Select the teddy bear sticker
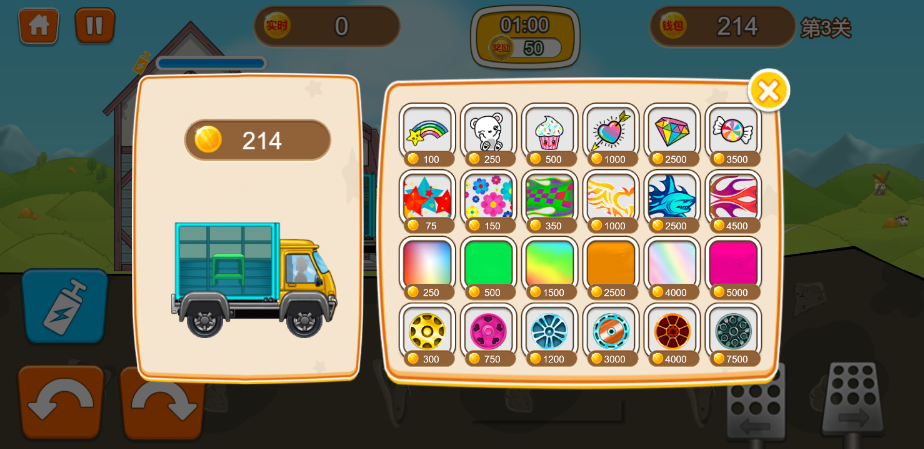 [x=489, y=131]
